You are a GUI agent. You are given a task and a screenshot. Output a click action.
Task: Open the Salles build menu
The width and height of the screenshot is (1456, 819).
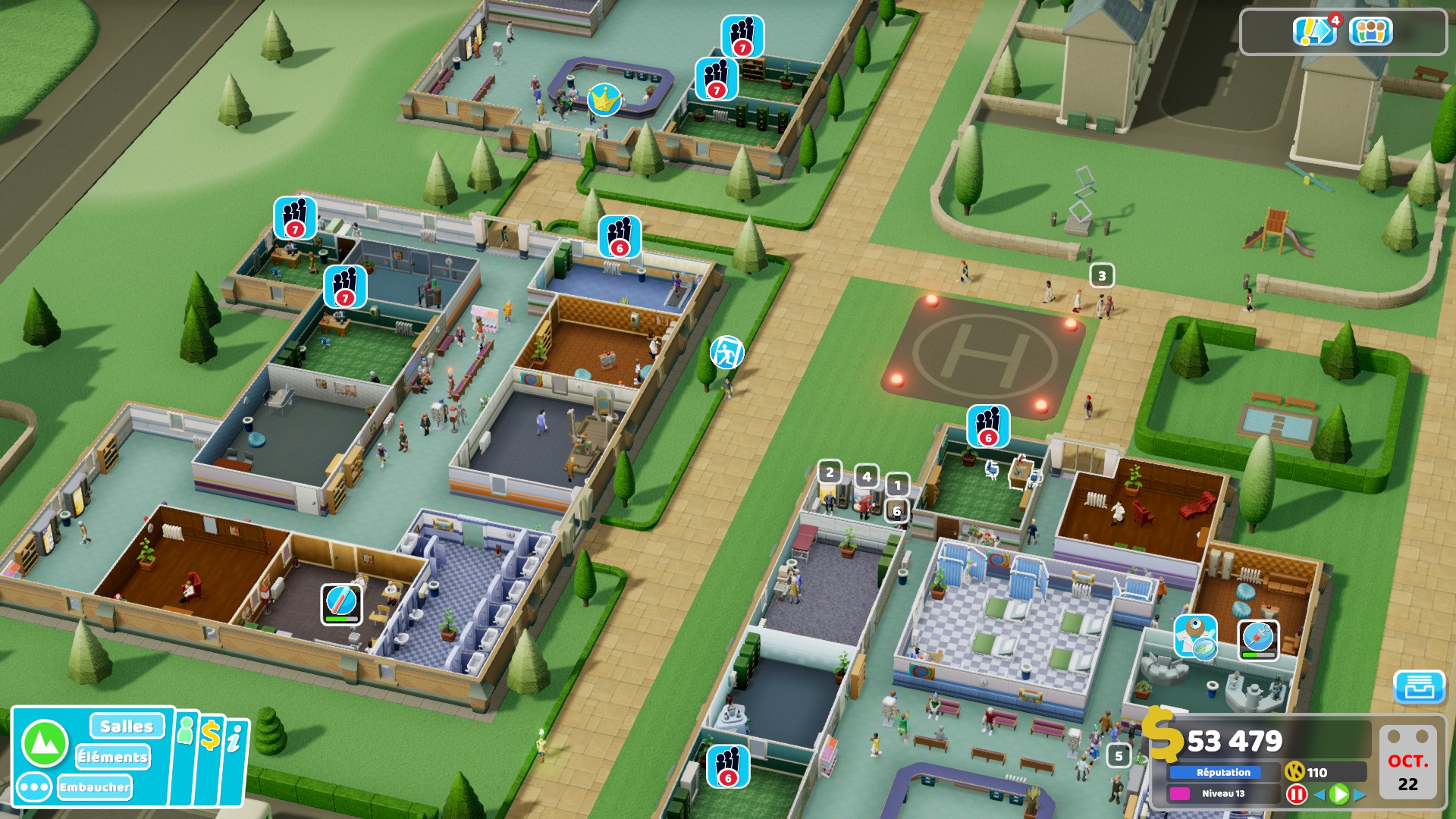(x=127, y=726)
